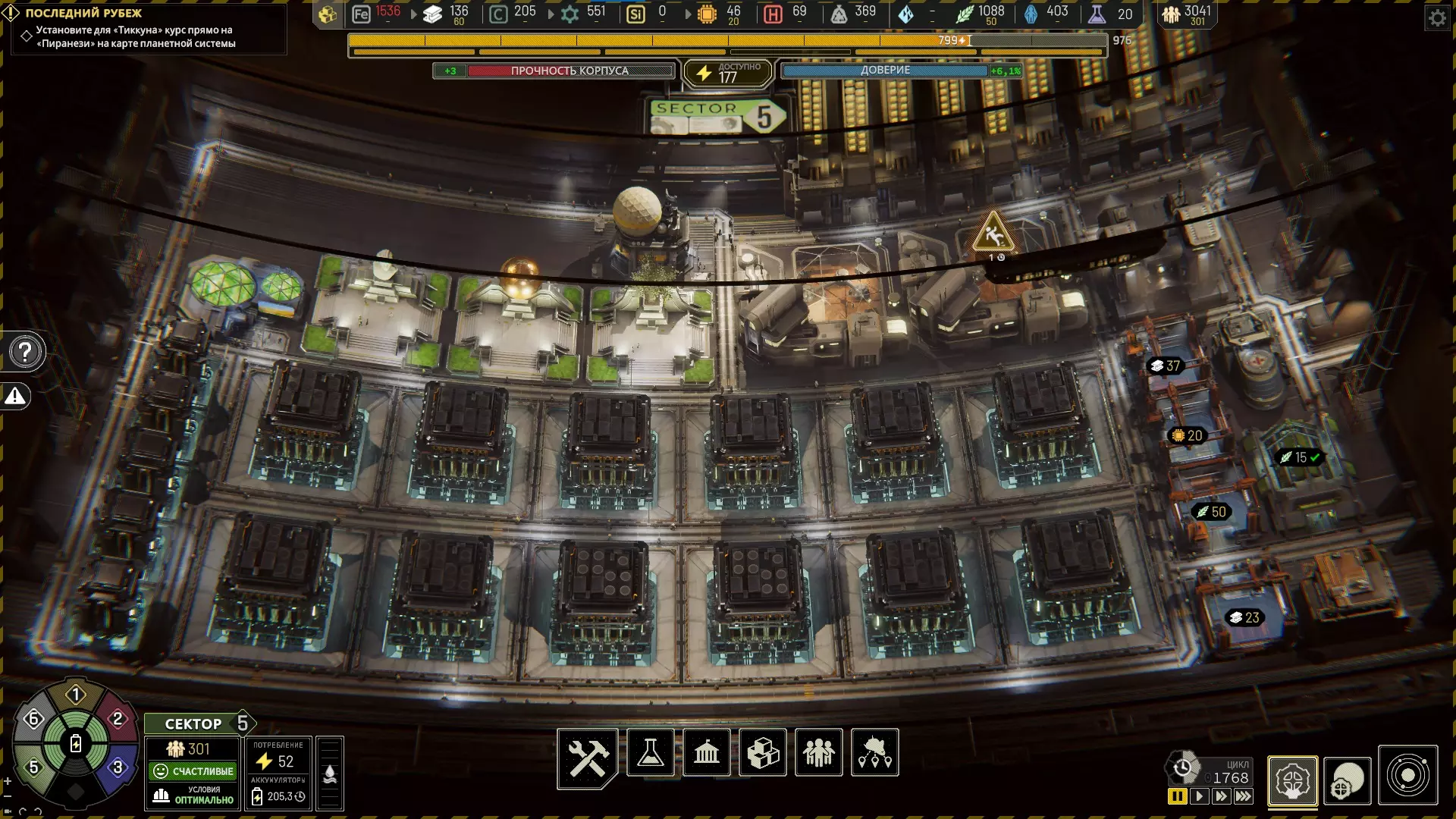Open the flask research menu
The height and width of the screenshot is (819, 1456).
click(651, 753)
